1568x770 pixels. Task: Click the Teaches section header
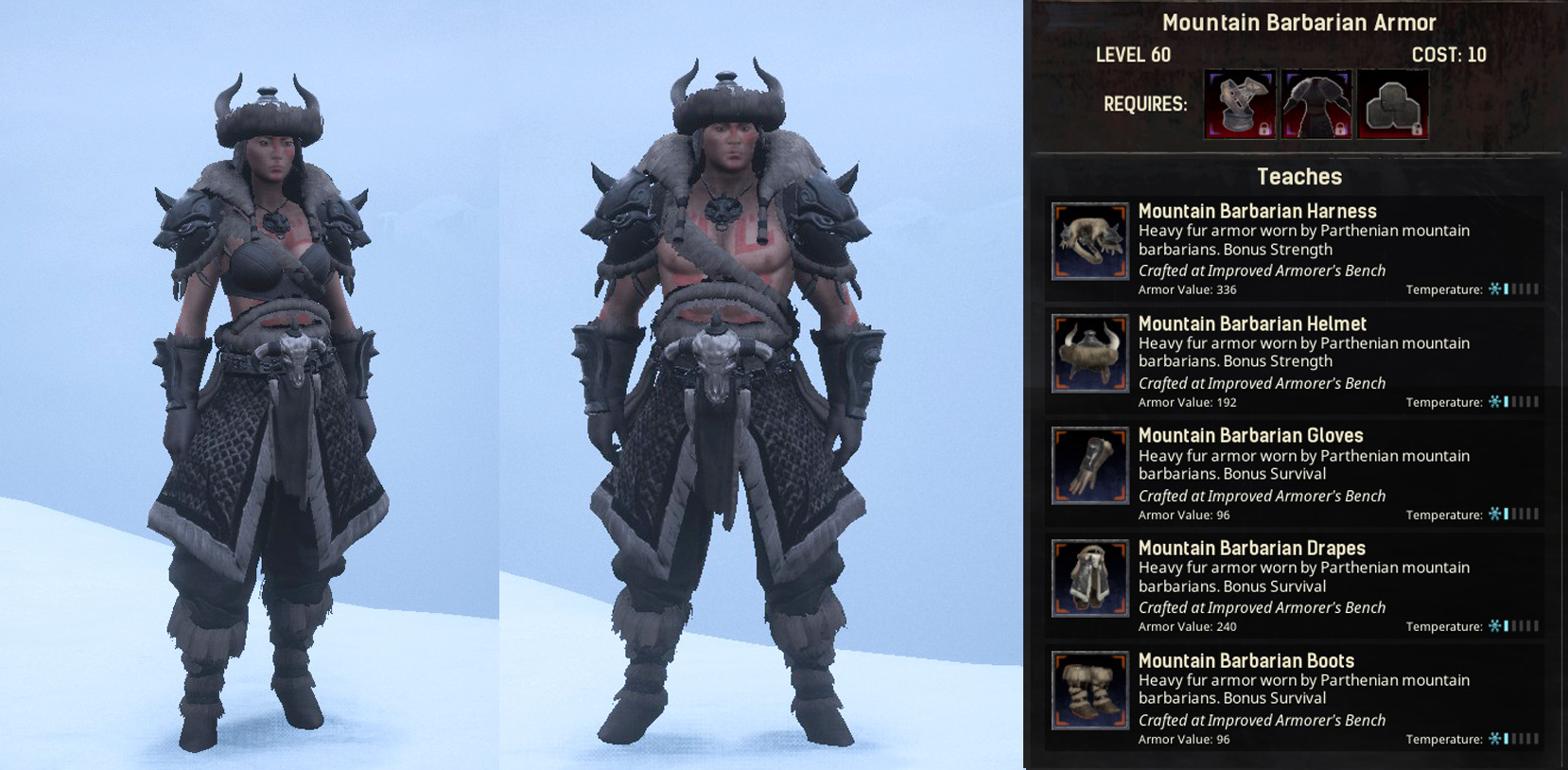coord(1298,176)
